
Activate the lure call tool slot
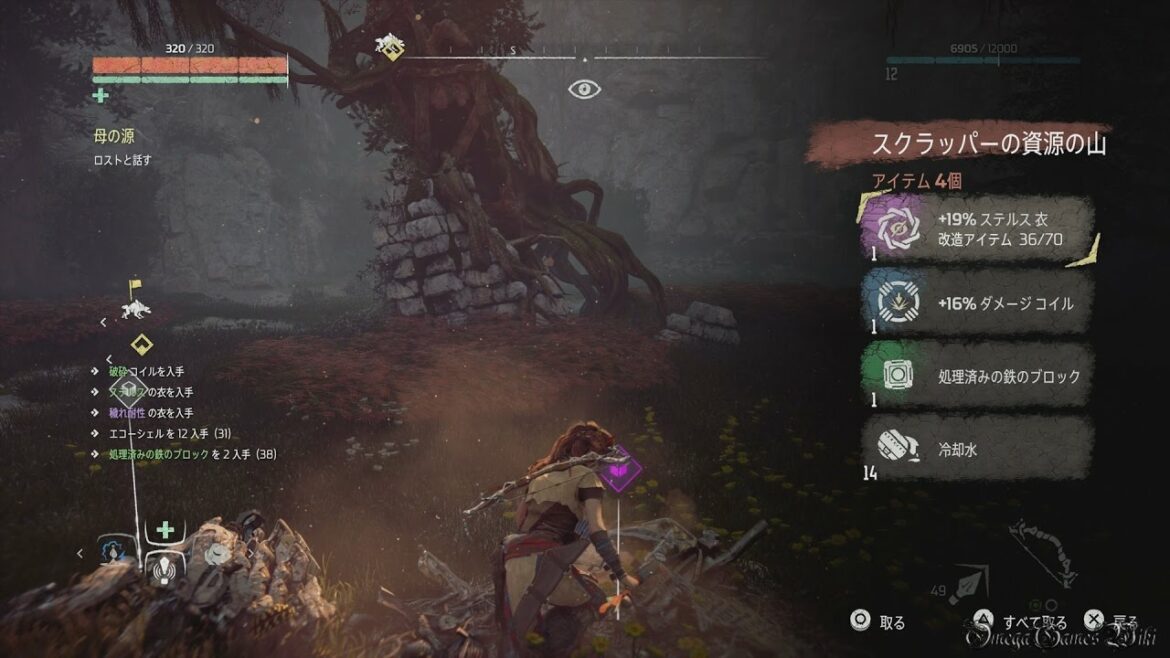[163, 567]
